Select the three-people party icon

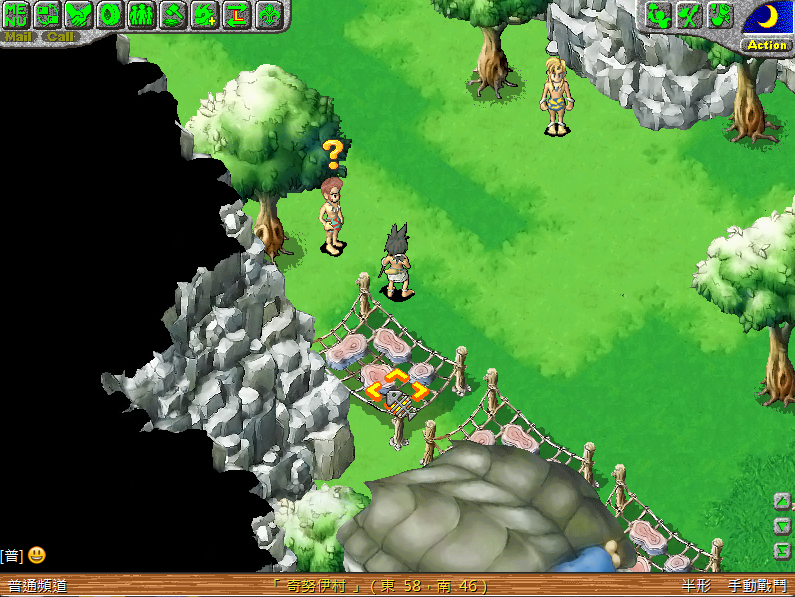(142, 15)
